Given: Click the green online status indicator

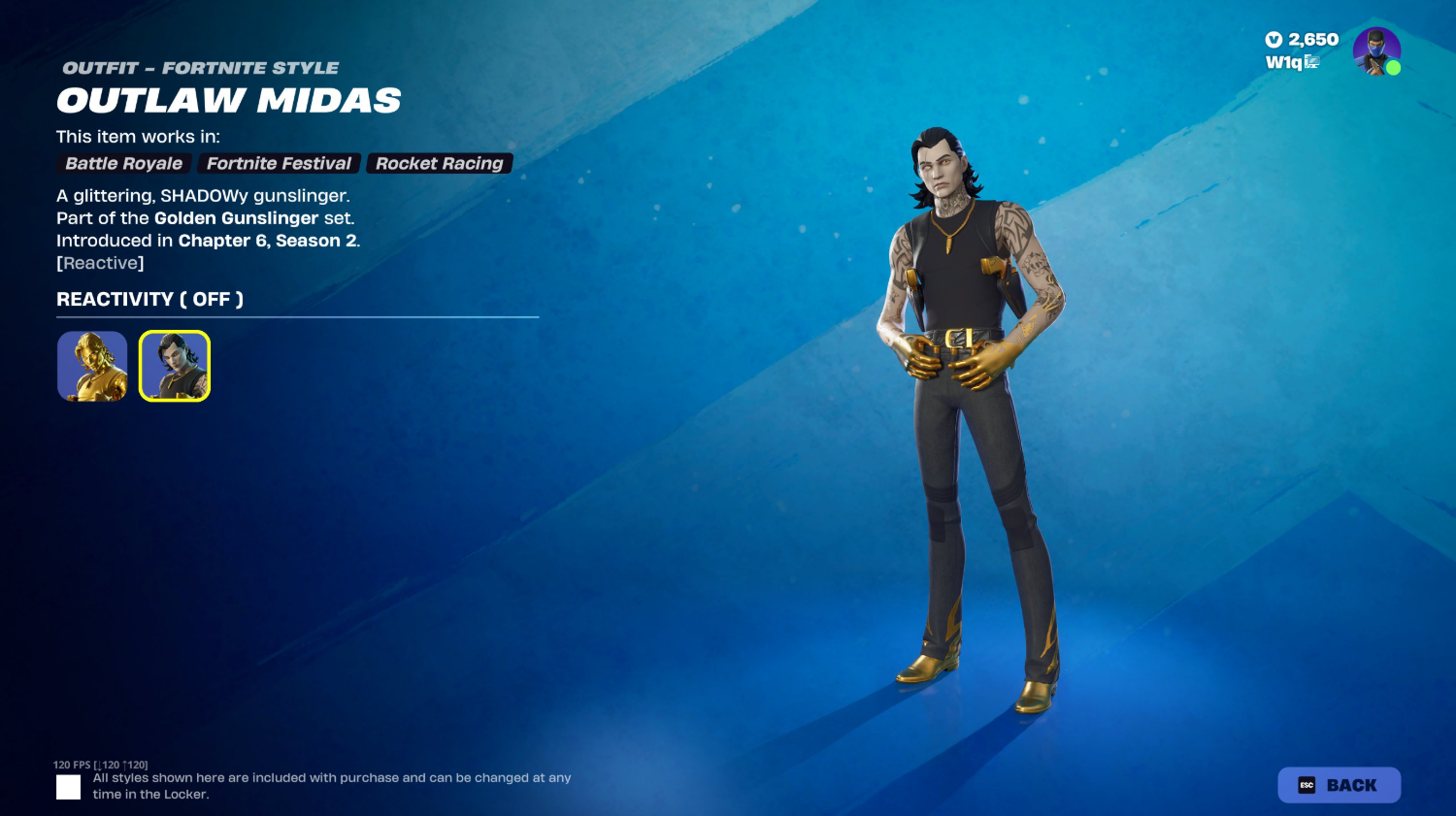Looking at the screenshot, I should [1392, 68].
